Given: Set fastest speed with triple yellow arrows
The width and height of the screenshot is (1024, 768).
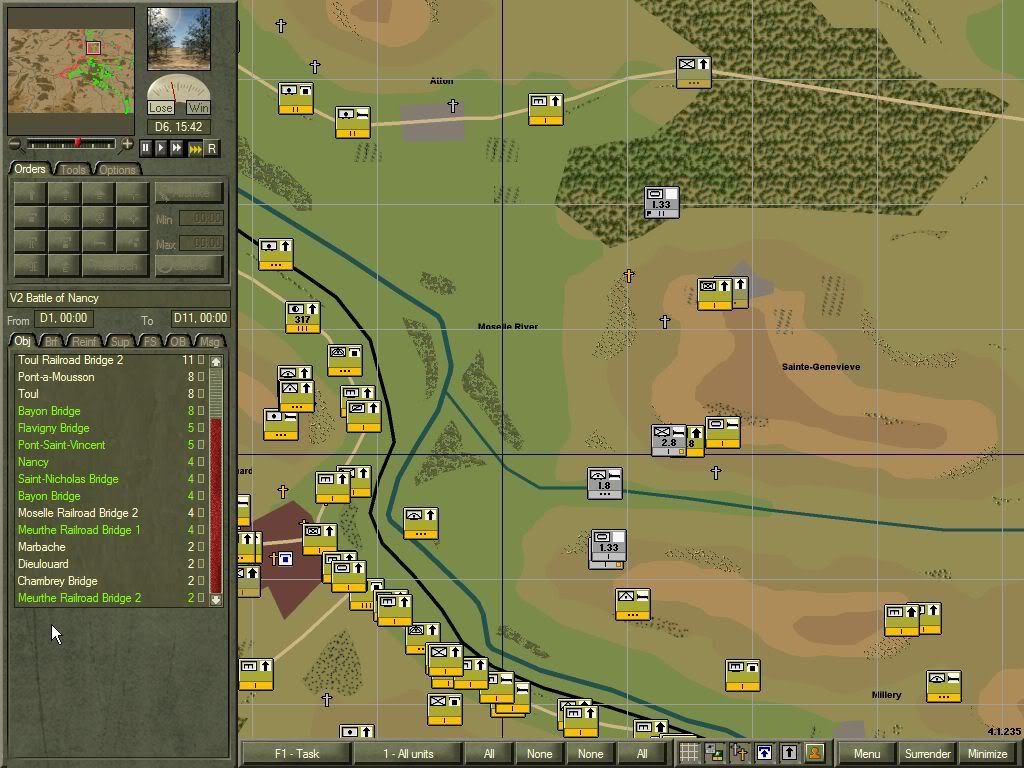Looking at the screenshot, I should (x=195, y=148).
